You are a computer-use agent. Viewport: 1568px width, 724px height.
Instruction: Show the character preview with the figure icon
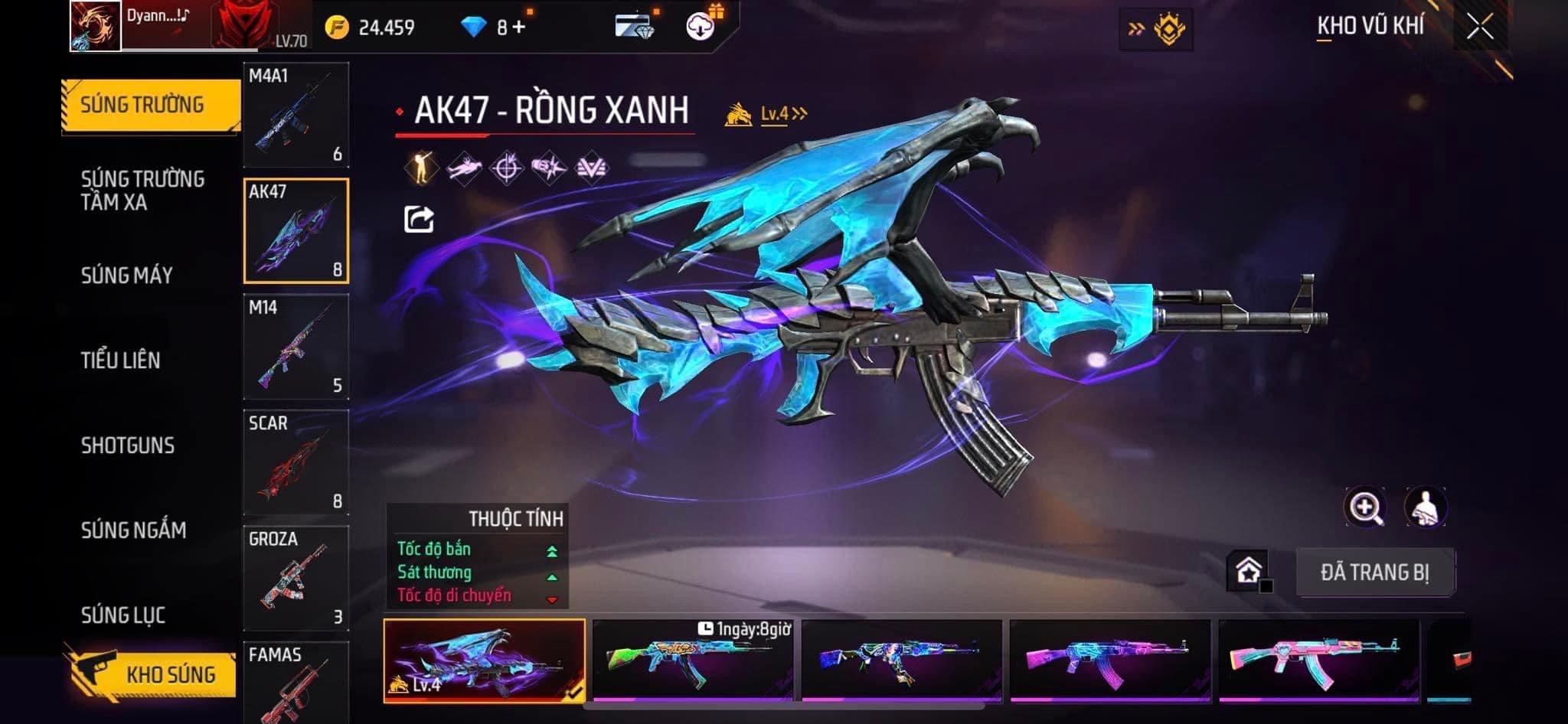point(1425,507)
